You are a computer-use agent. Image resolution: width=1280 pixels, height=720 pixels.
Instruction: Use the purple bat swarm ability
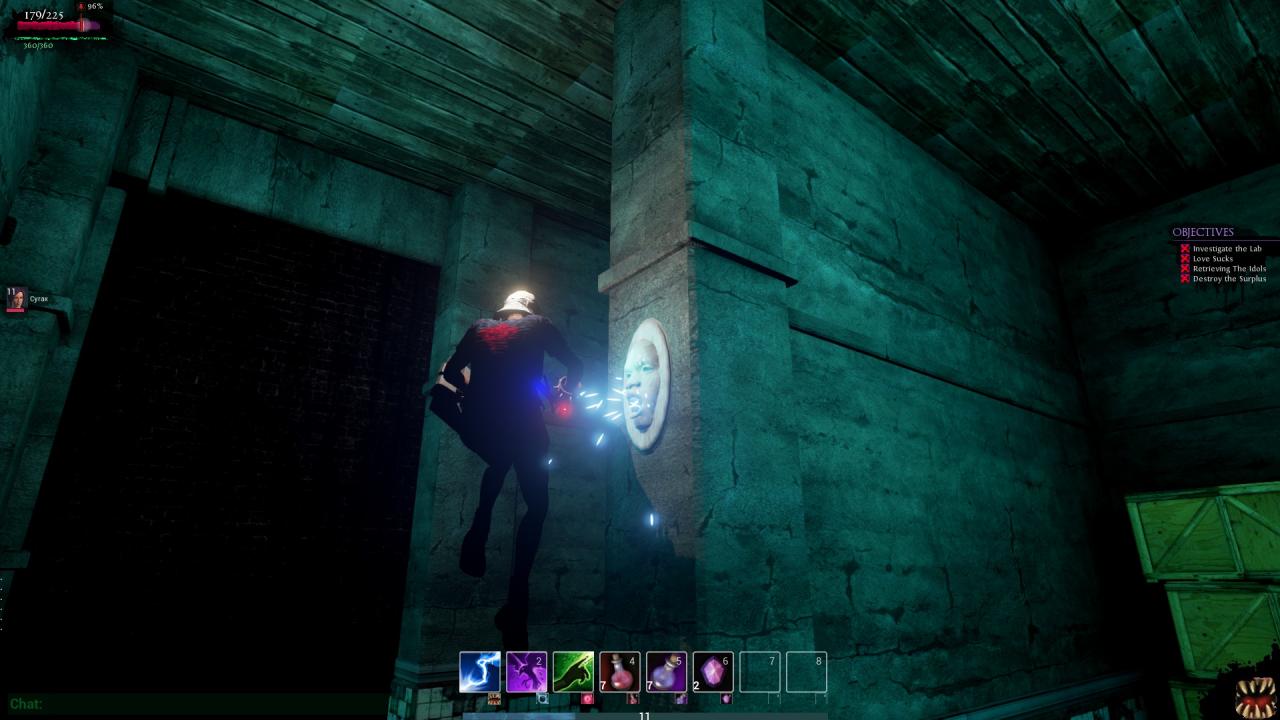coord(527,672)
